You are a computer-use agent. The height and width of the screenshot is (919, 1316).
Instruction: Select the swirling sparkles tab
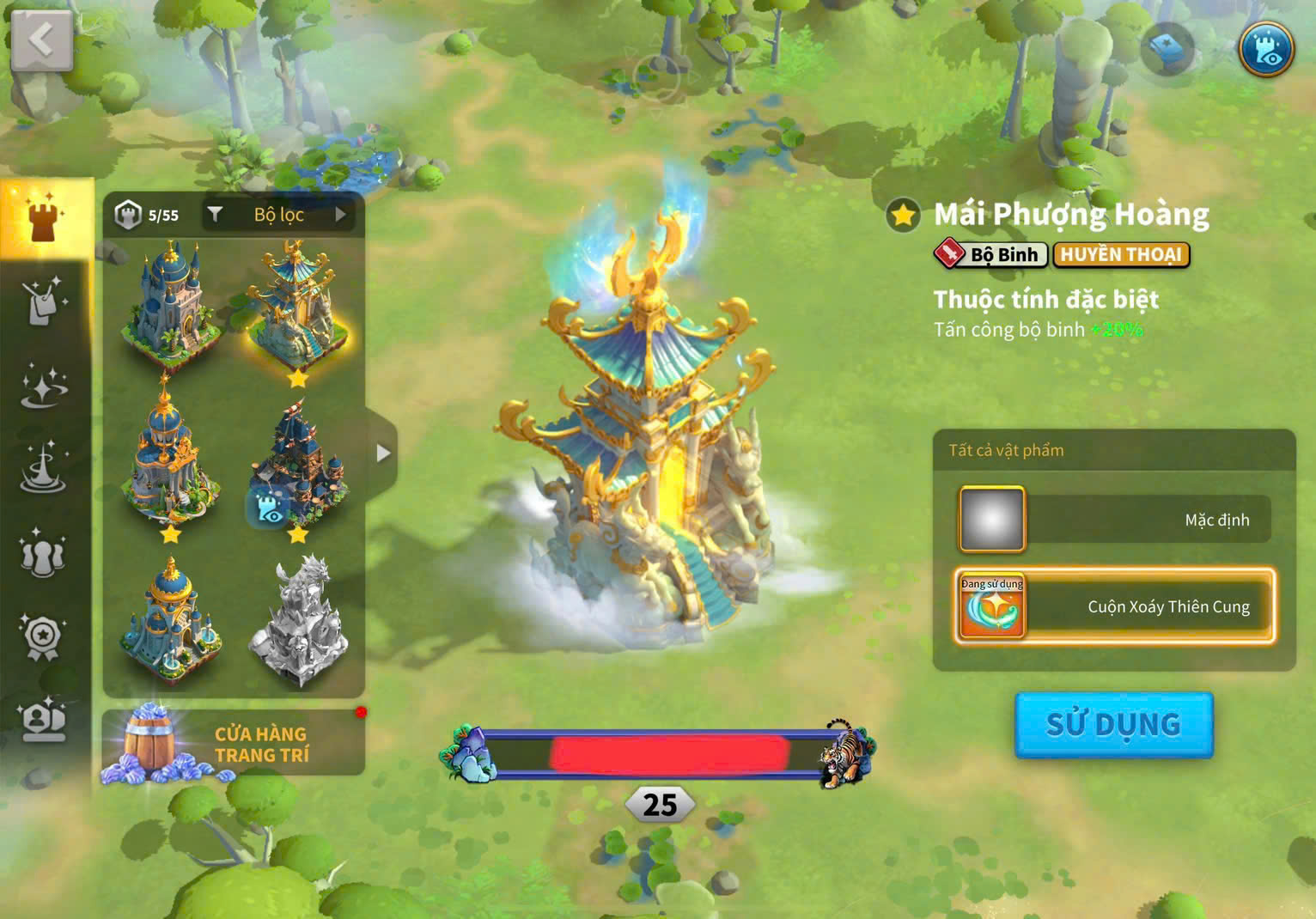(43, 386)
